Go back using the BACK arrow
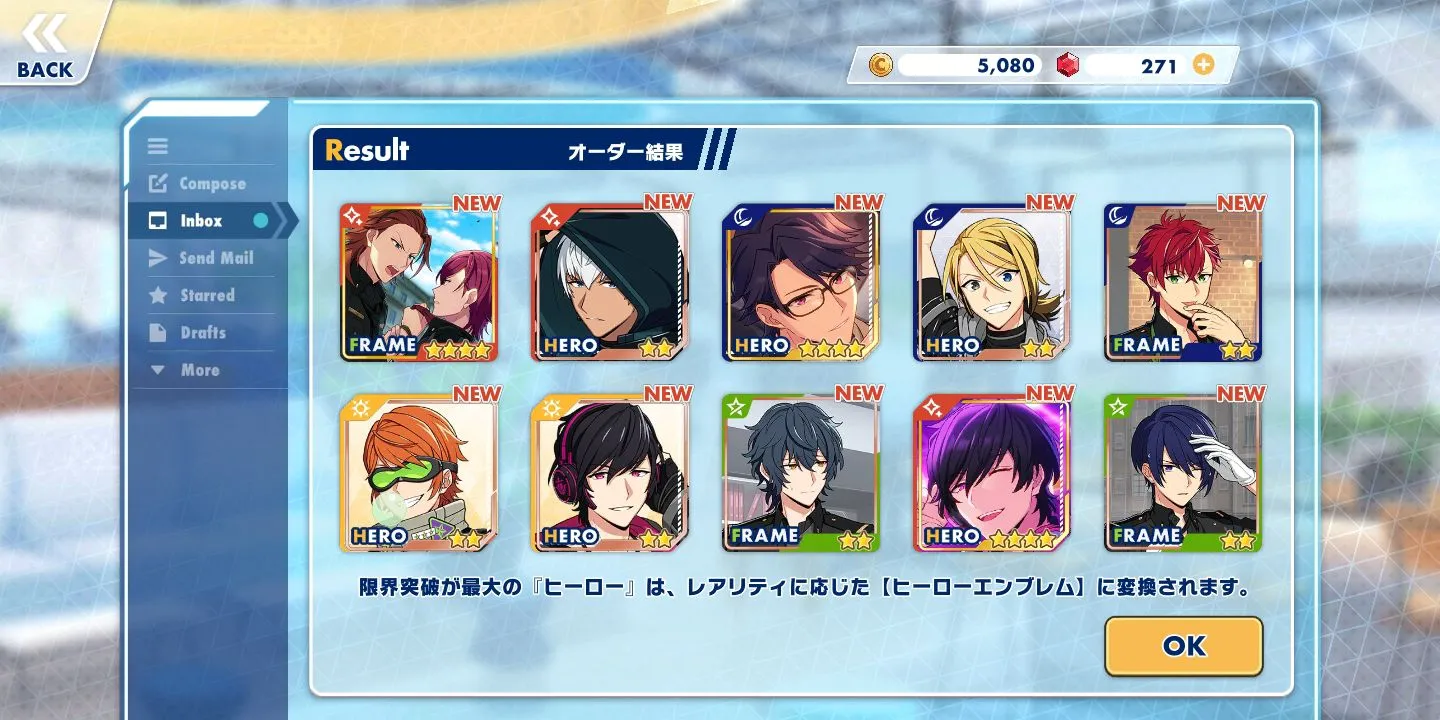 tap(45, 46)
